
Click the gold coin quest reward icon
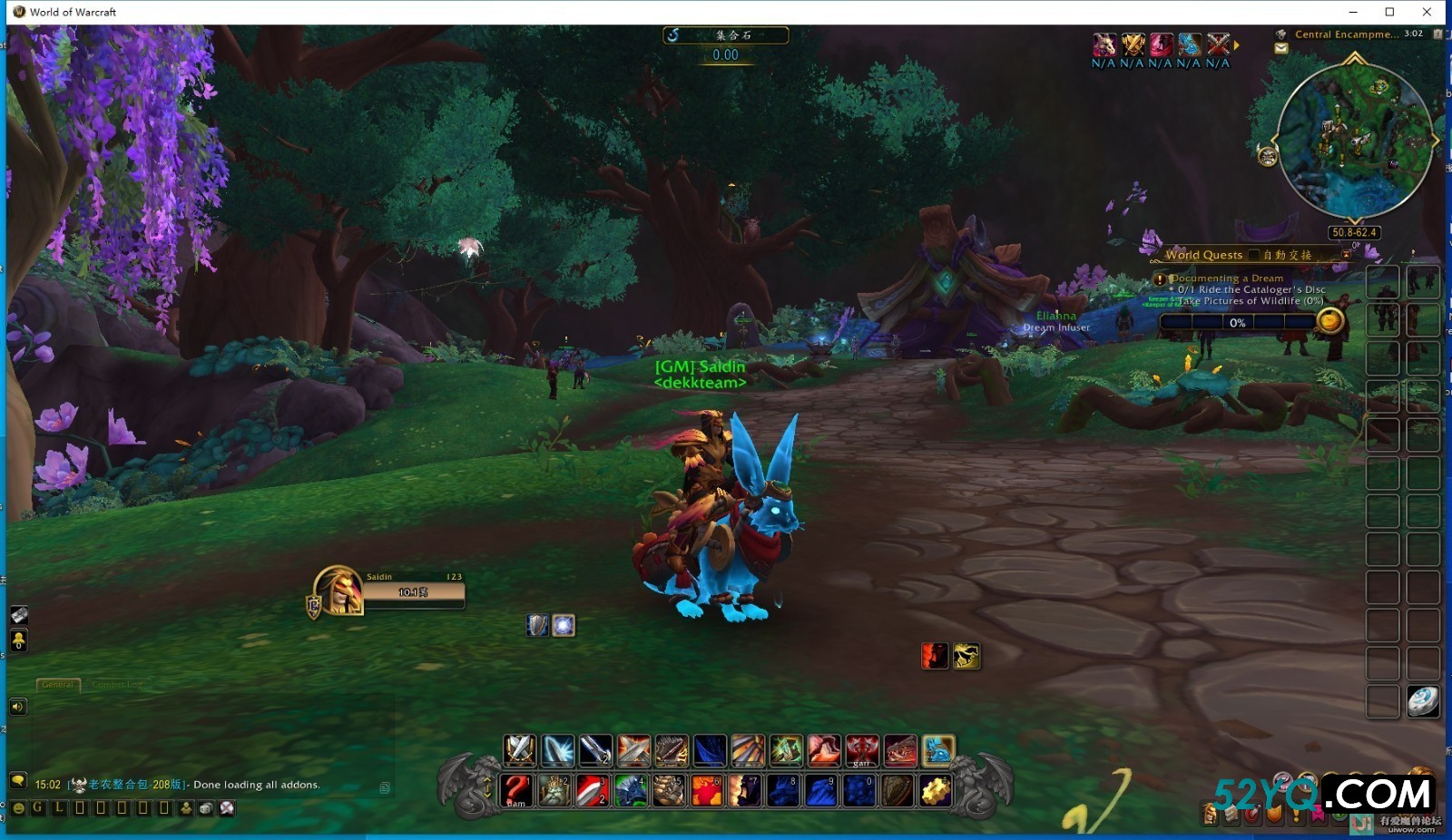click(1329, 320)
